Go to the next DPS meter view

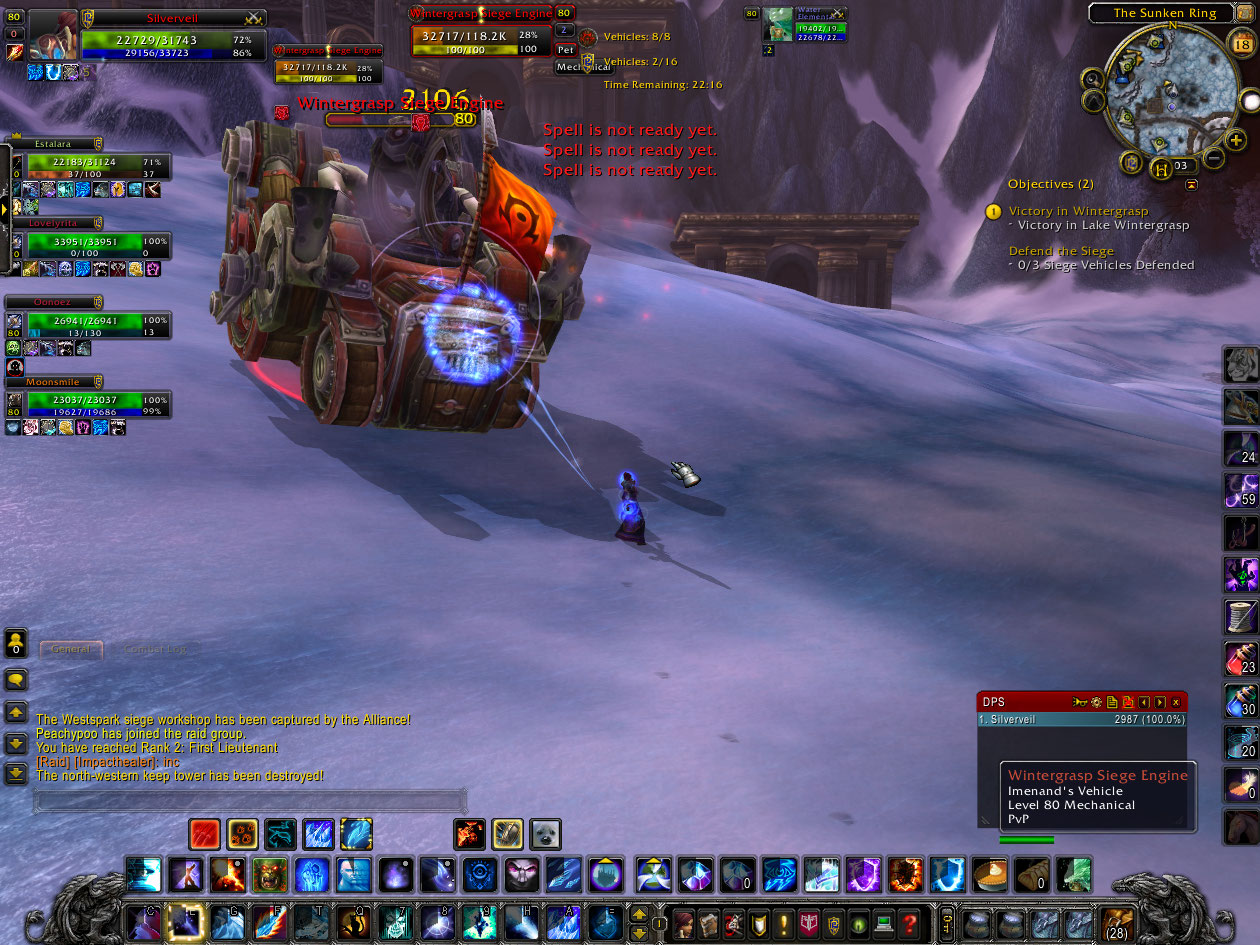coord(1160,702)
